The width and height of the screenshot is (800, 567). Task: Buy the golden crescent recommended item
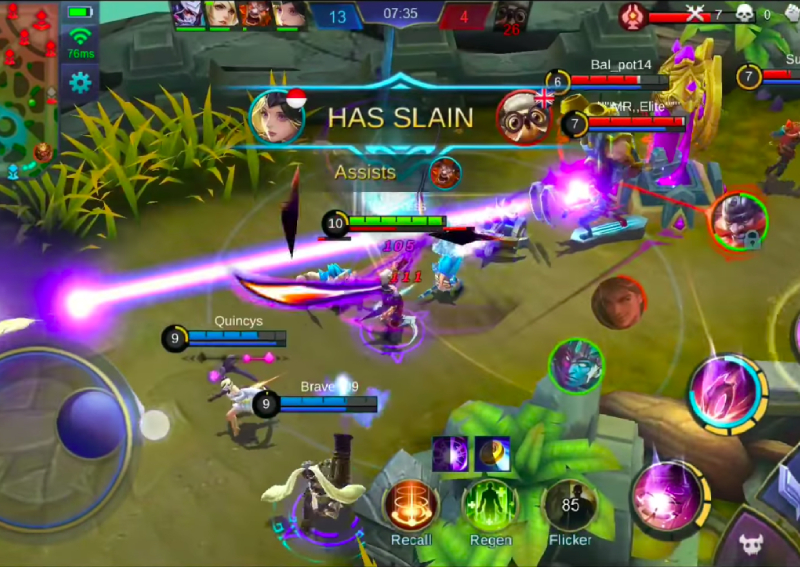click(492, 453)
